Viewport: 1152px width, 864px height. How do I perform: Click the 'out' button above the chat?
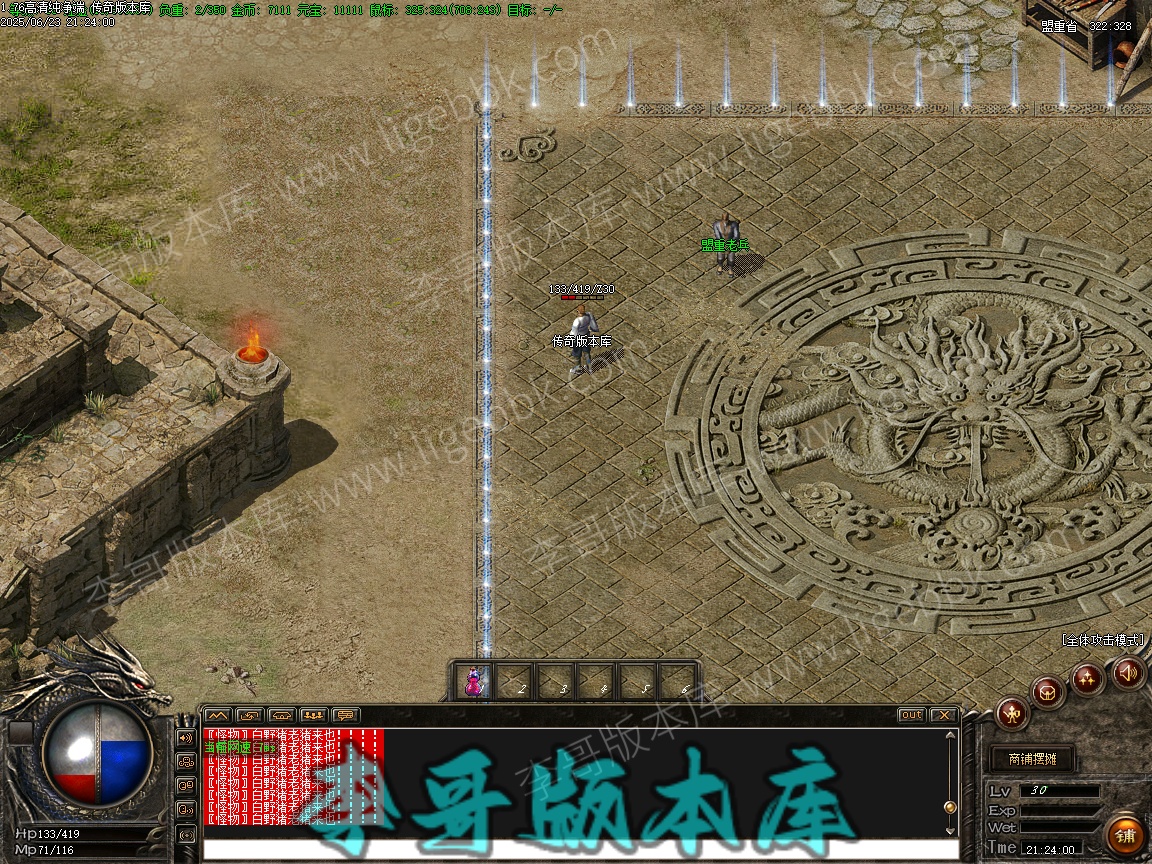click(912, 715)
